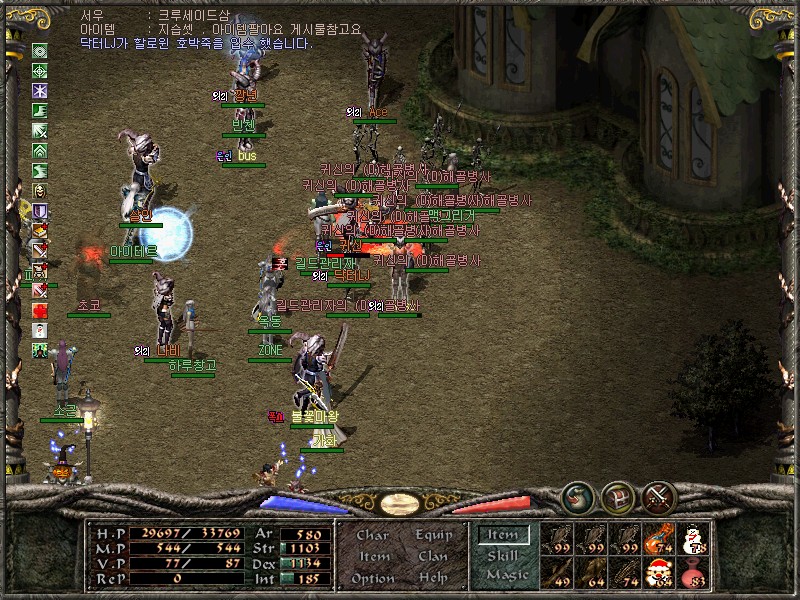Click the round pouch bag button

click(x=576, y=495)
